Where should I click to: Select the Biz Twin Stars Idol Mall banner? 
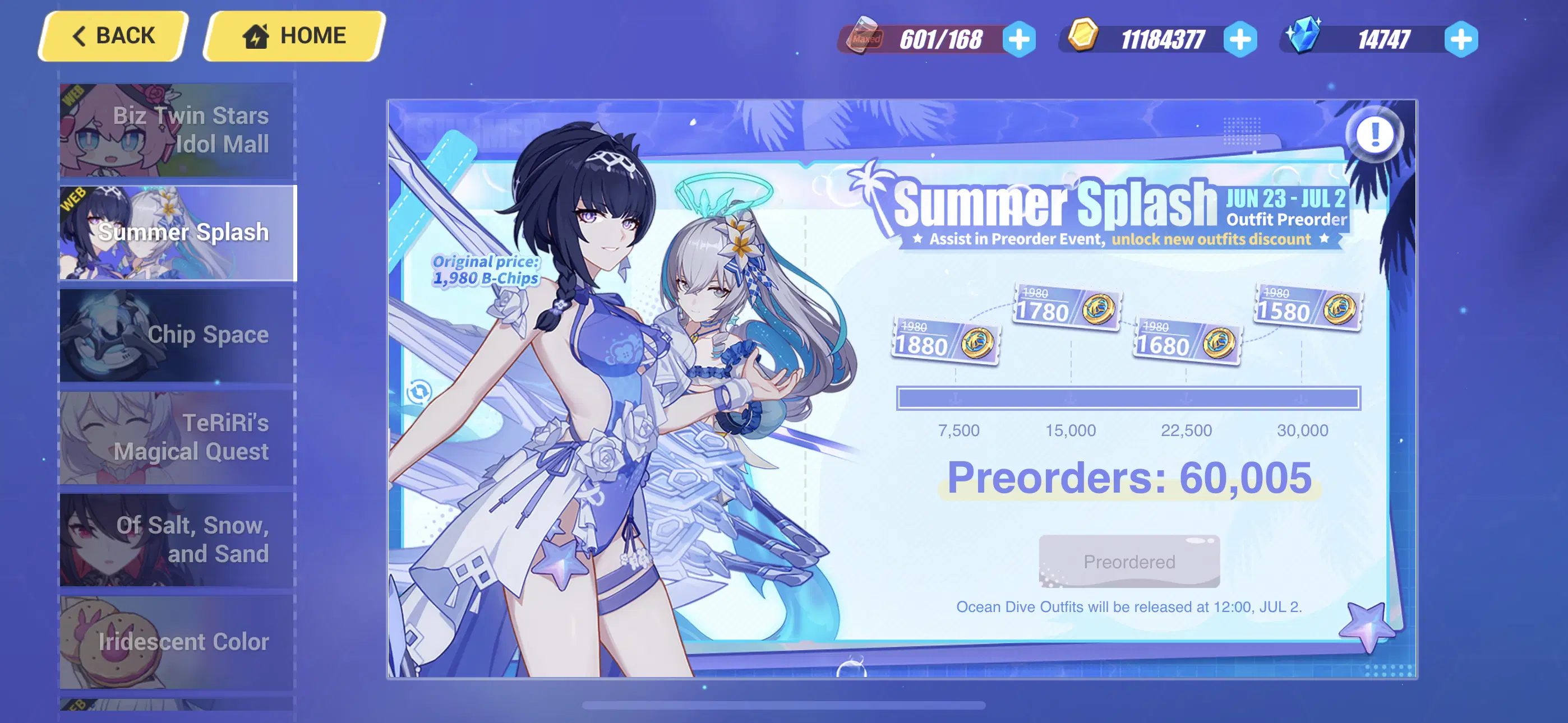176,129
